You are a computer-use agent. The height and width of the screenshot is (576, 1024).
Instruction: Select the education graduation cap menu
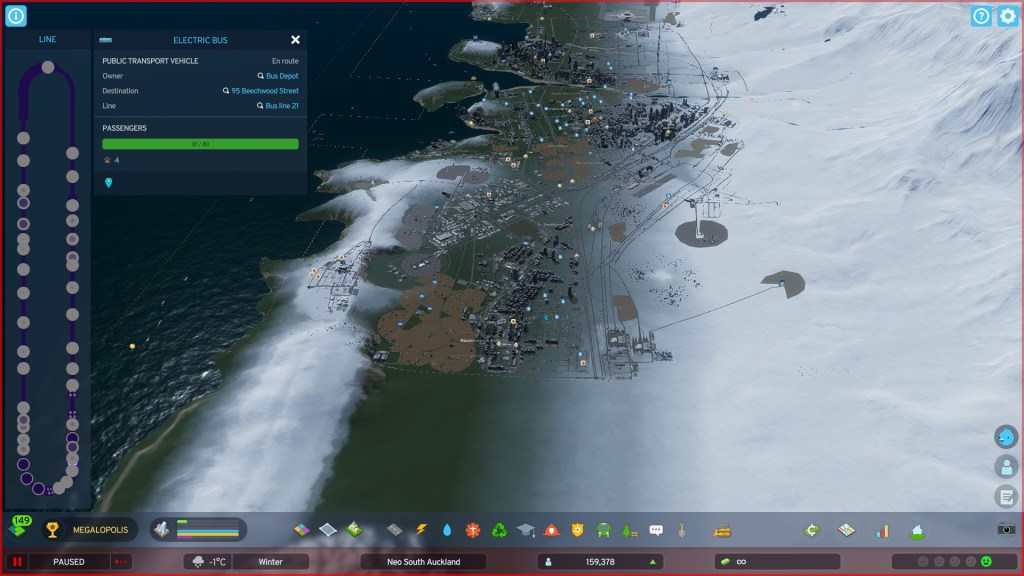(x=525, y=529)
